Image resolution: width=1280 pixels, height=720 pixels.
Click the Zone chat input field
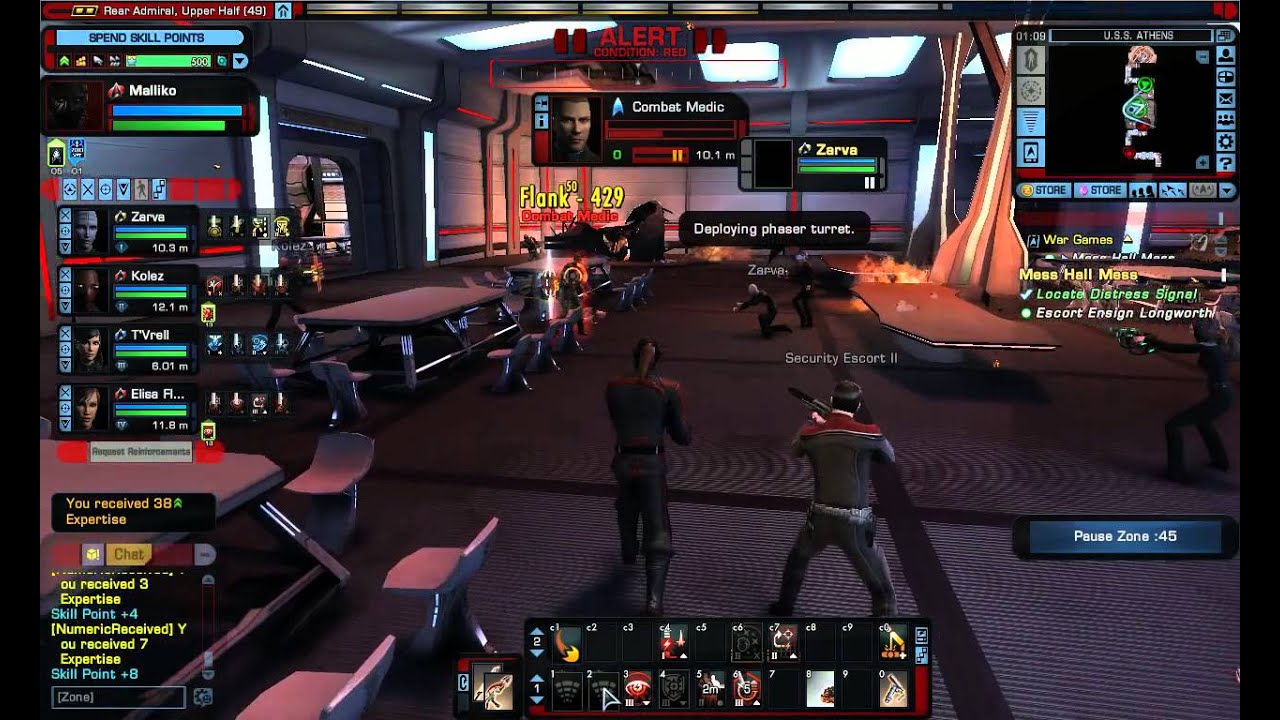point(118,696)
